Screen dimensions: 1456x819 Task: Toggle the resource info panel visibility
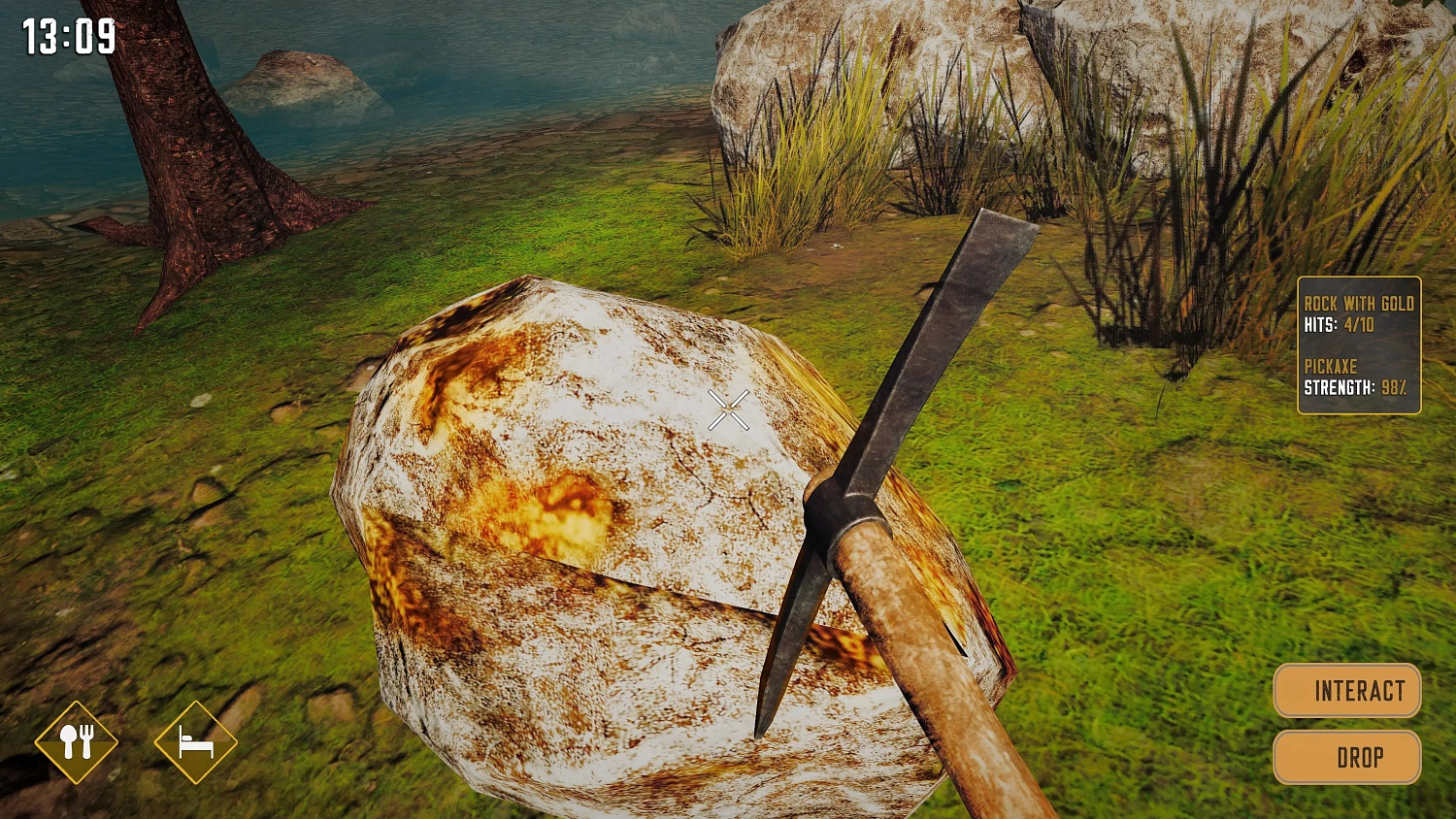[x=1358, y=344]
